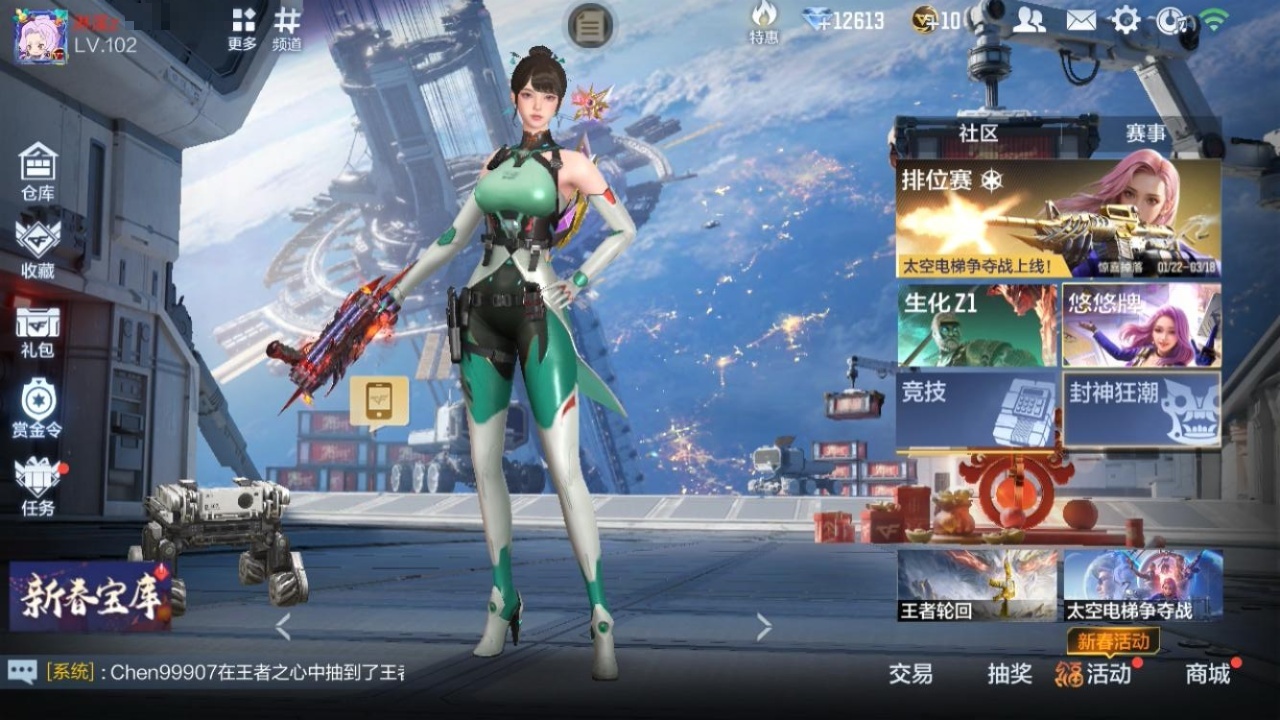Viewport: 1280px width, 720px height.
Task: Open the 商城 shop
Action: tap(1208, 674)
